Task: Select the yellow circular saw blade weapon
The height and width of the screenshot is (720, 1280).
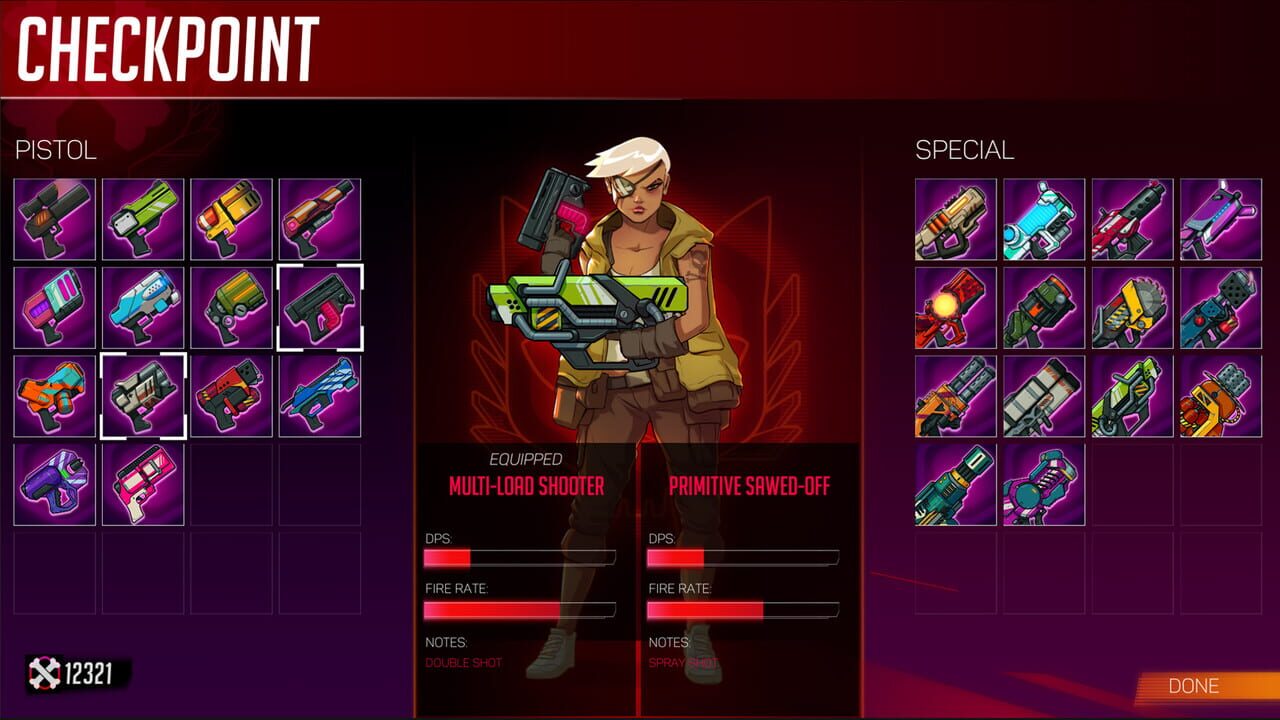Action: click(x=1132, y=308)
